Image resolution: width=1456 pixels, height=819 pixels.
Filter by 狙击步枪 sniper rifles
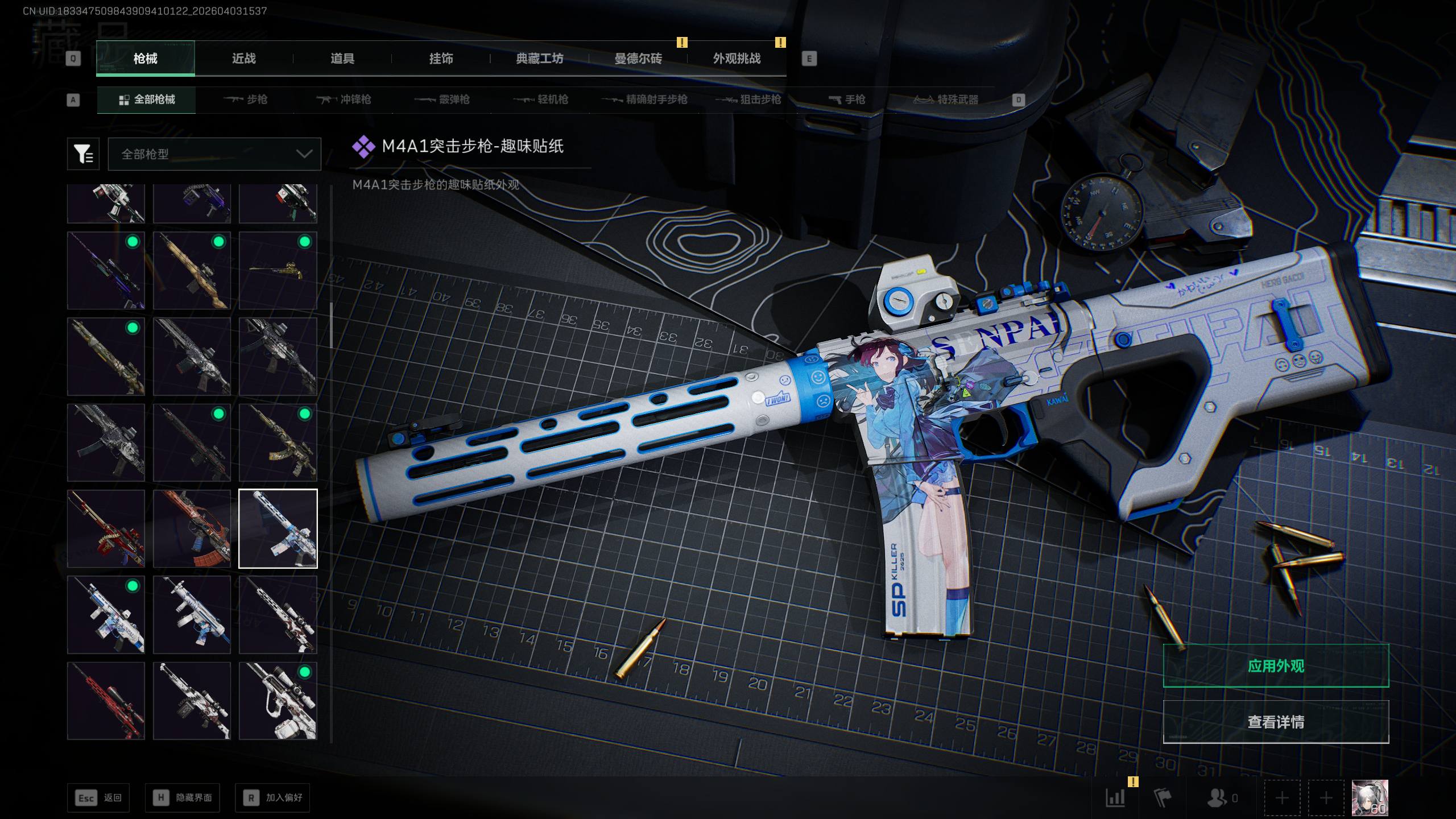[748, 100]
